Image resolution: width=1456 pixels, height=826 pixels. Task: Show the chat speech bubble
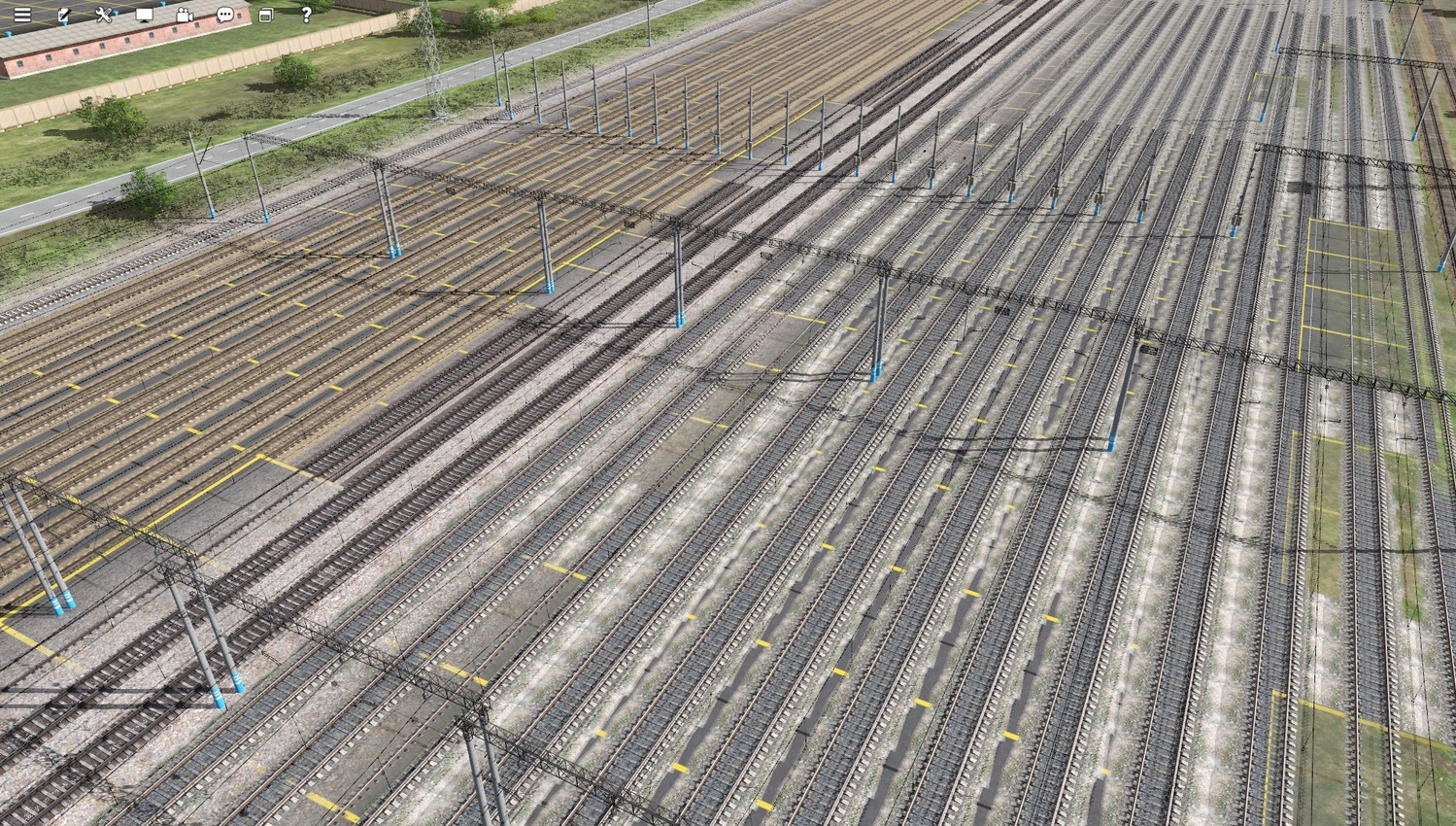[x=225, y=15]
